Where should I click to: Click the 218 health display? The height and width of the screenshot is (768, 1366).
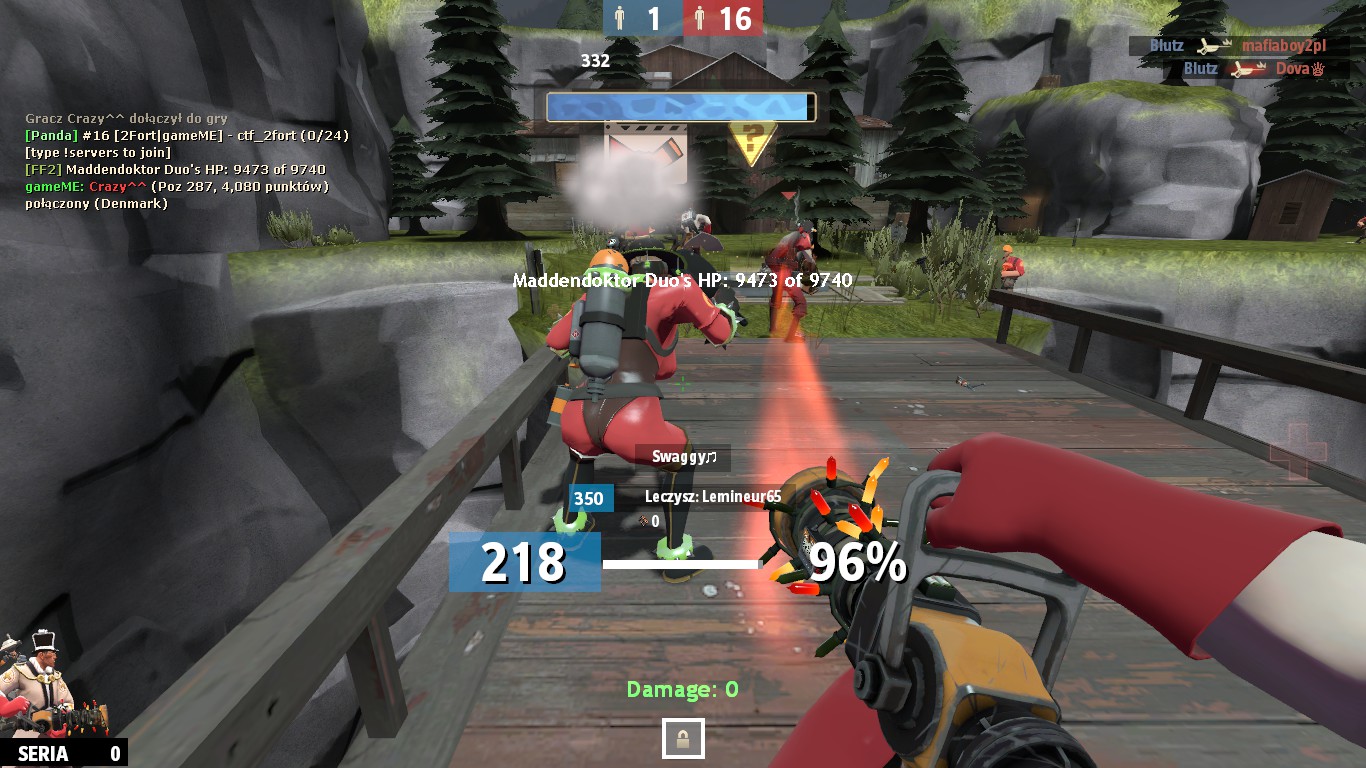coord(522,562)
